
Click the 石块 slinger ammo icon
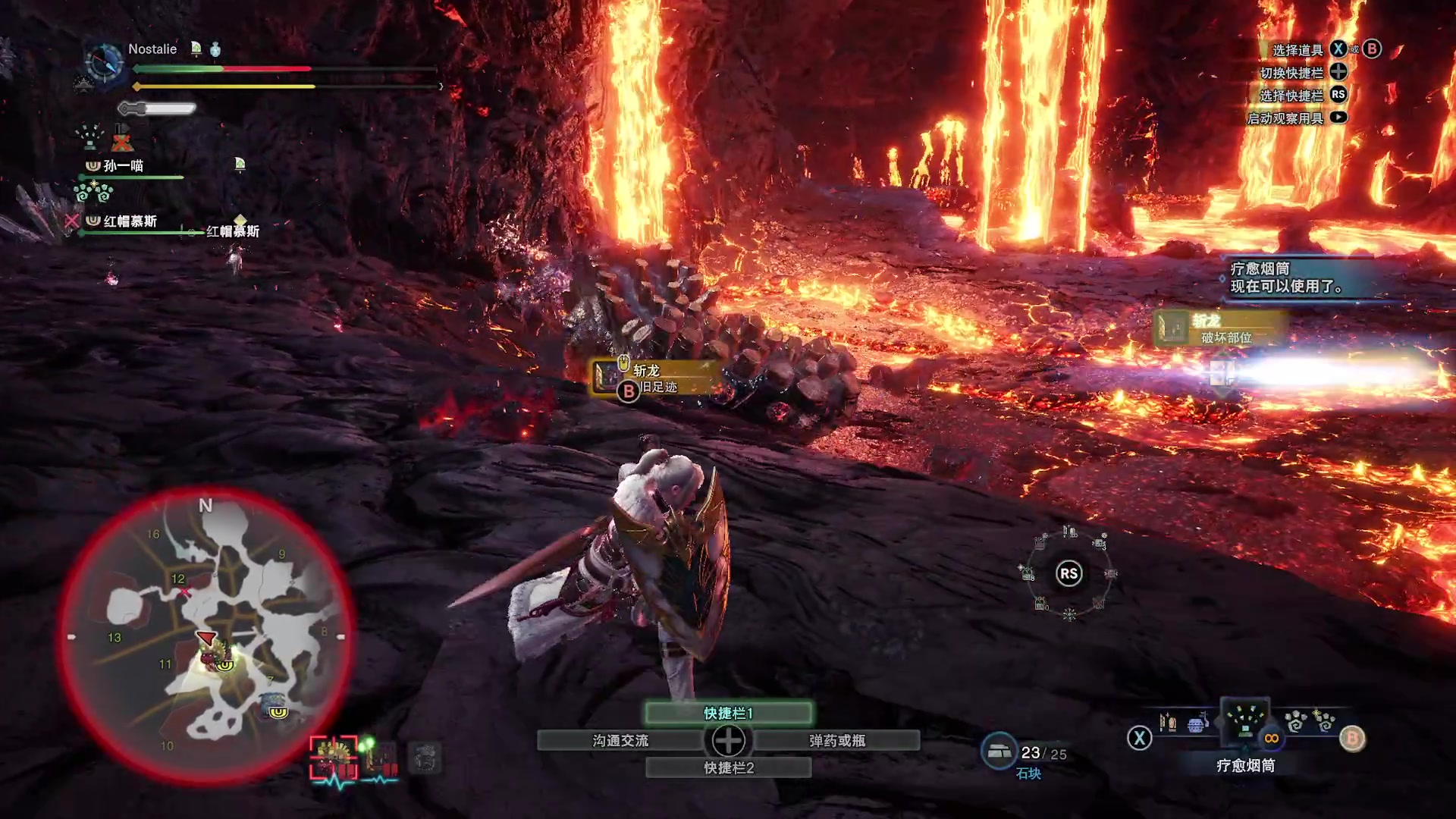point(999,752)
